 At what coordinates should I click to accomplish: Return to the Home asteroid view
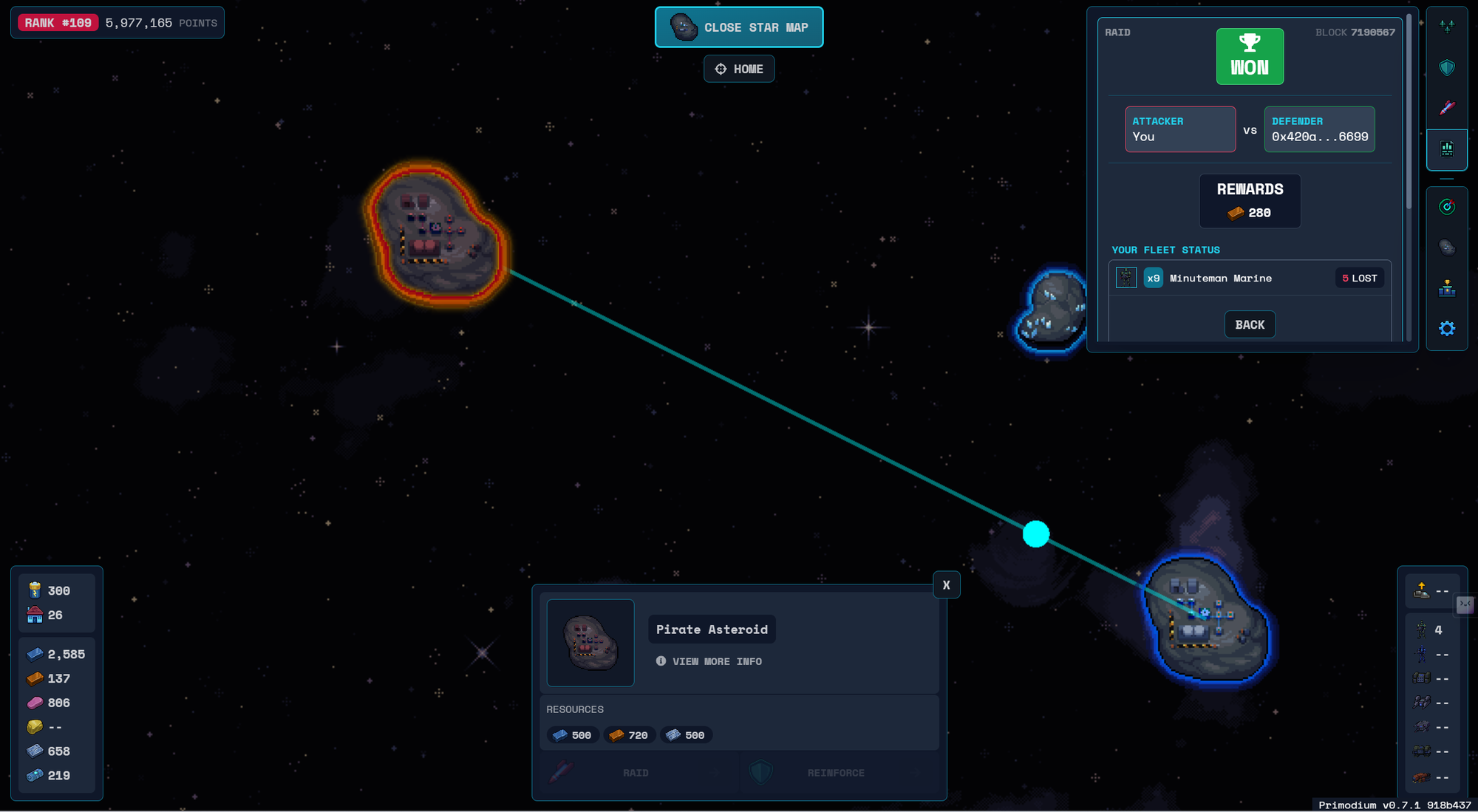pos(739,69)
